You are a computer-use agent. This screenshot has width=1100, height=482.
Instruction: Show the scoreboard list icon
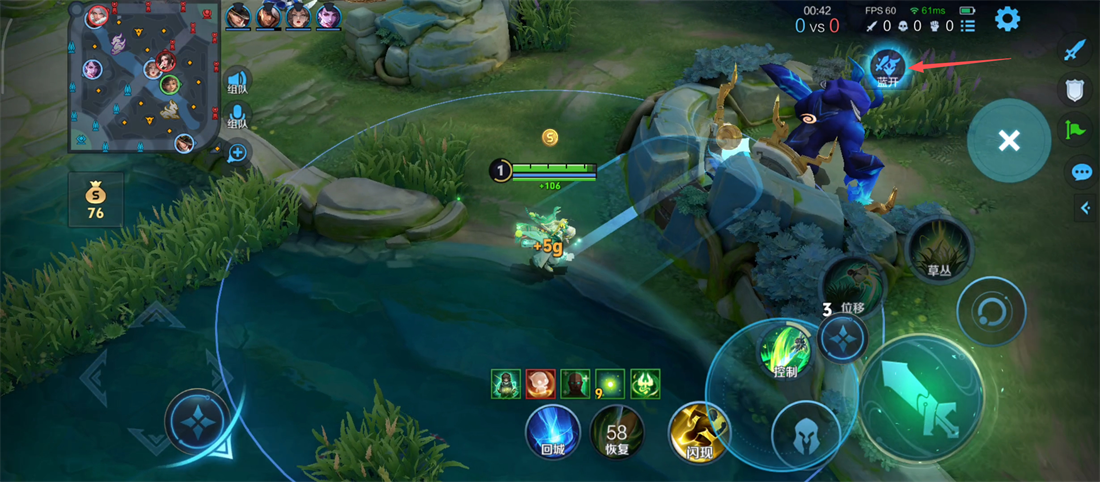click(967, 26)
